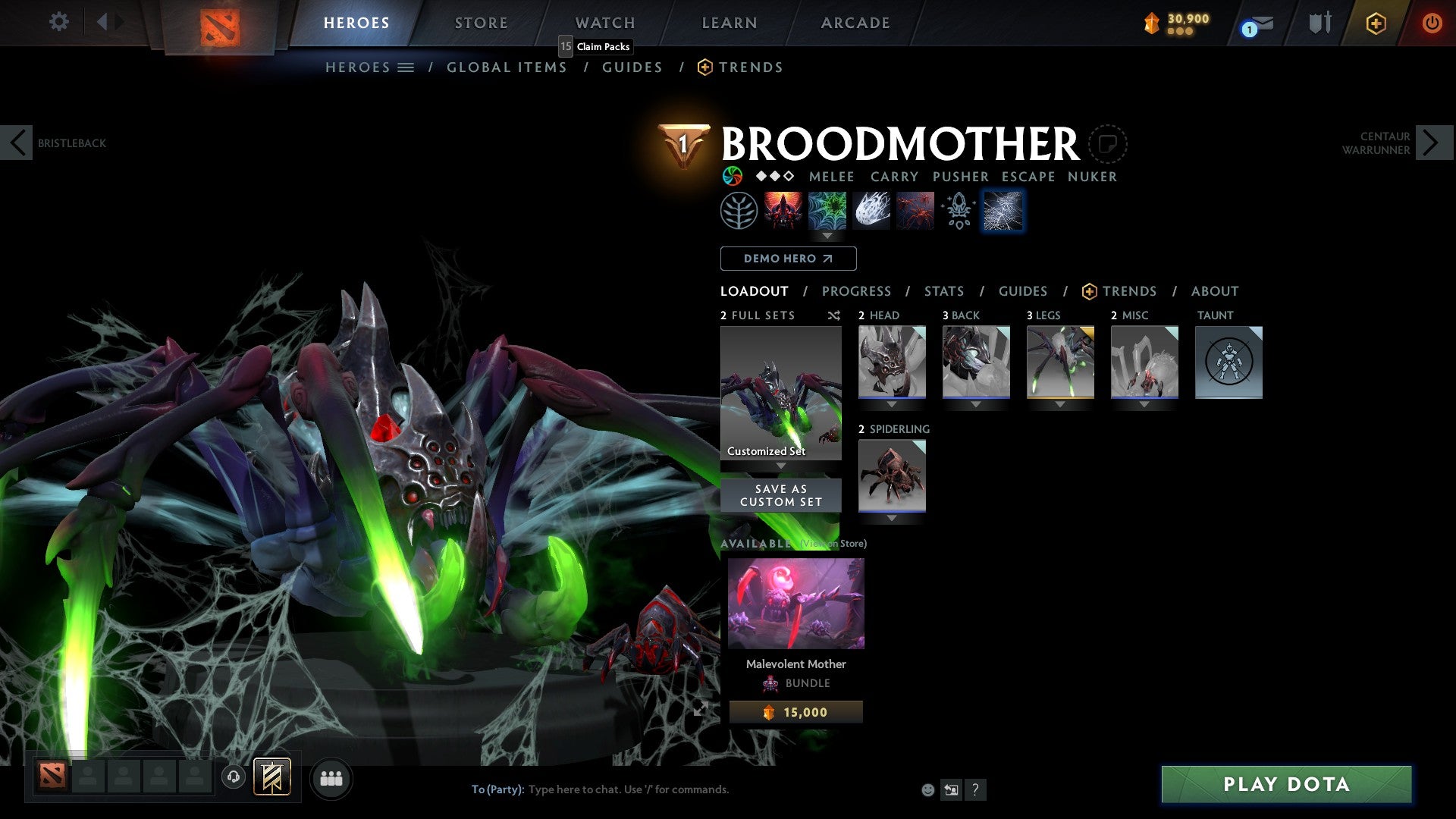
Task: Open the settings gear in top left
Action: click(58, 22)
